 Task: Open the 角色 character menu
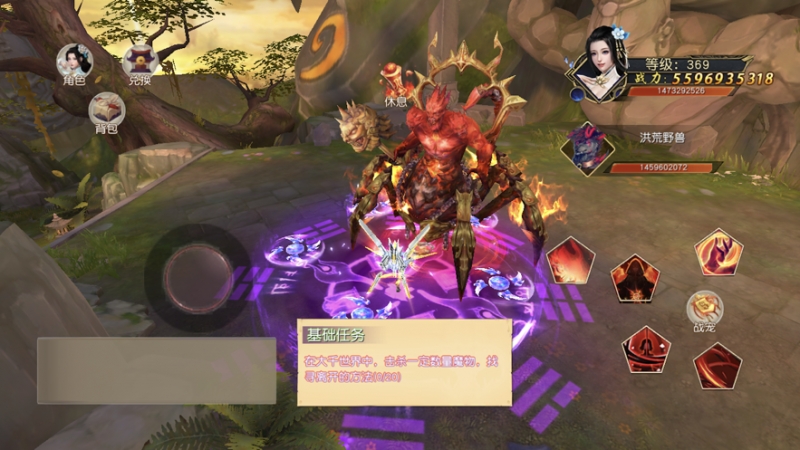(x=74, y=61)
